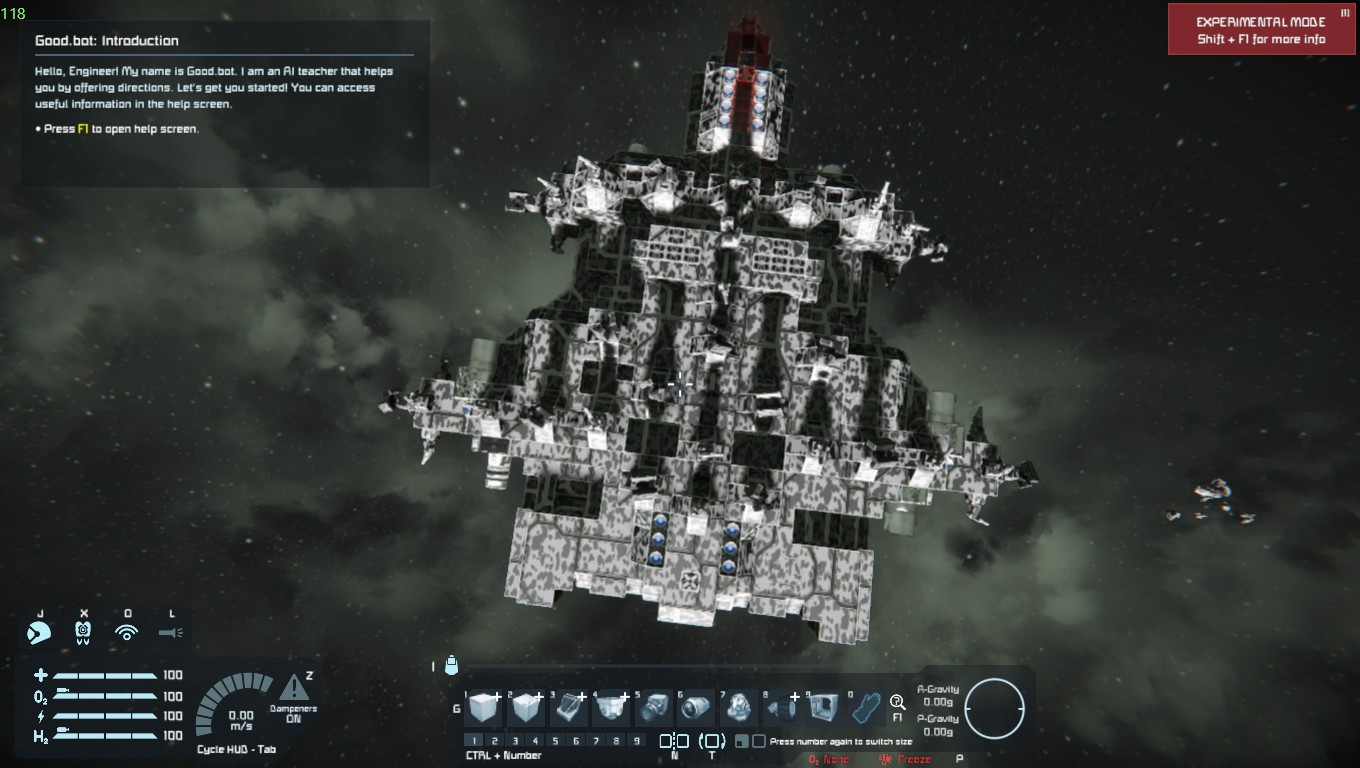The width and height of the screenshot is (1360, 768).
Task: Click the Experimental Mode notice box
Action: (1261, 30)
